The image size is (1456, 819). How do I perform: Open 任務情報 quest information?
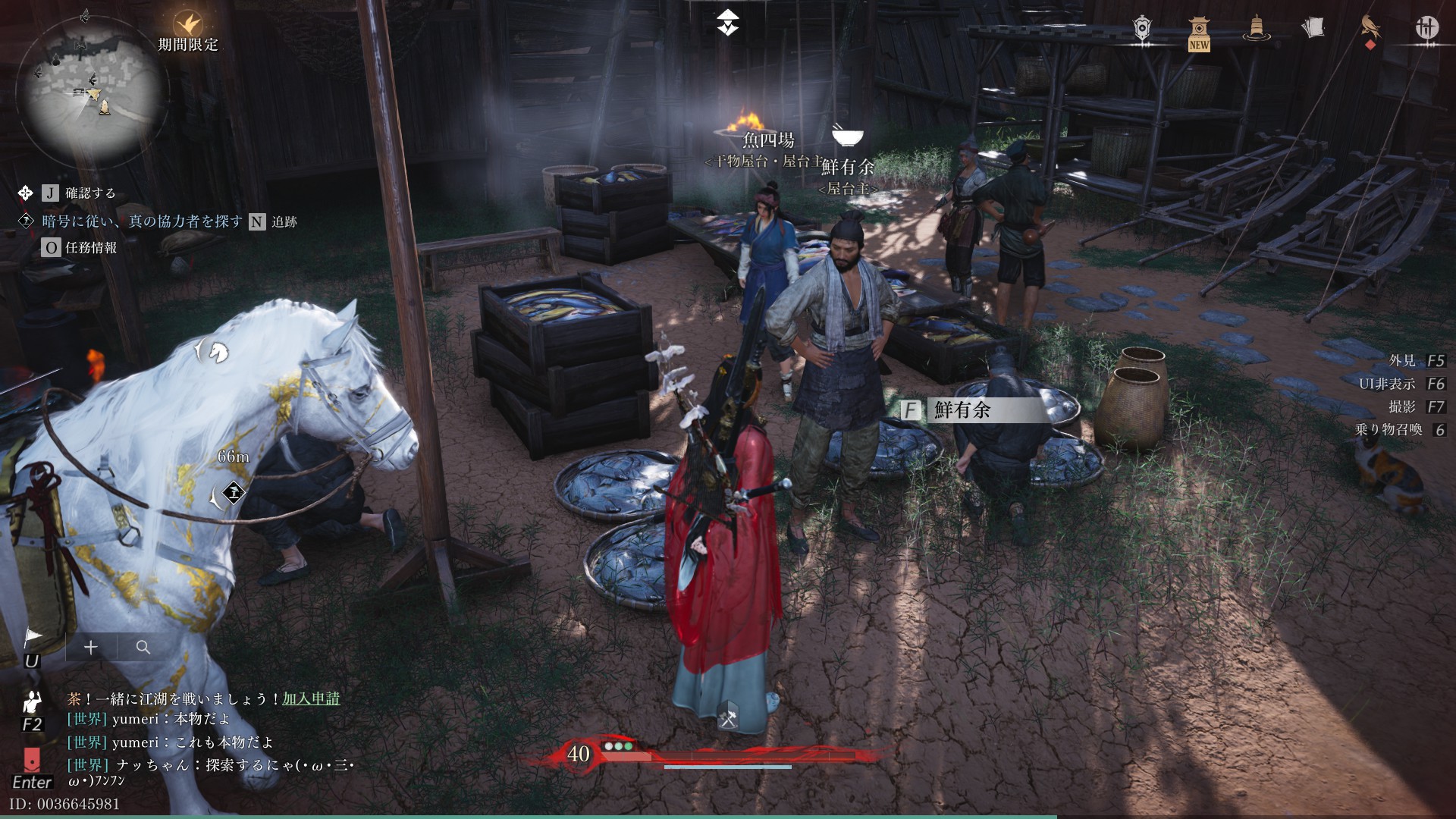click(x=90, y=247)
